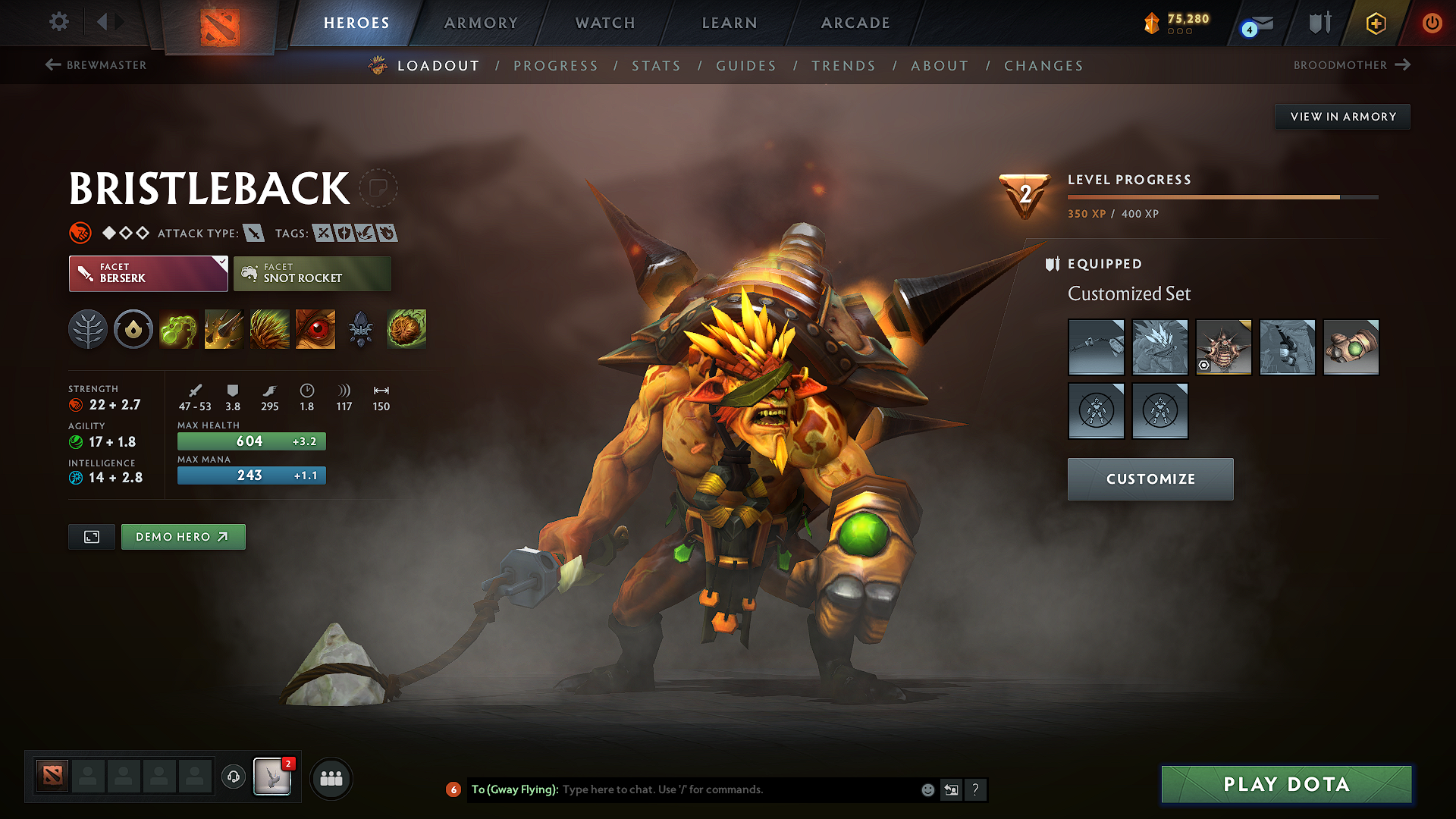Click the Warpath red eye ability icon
1456x819 pixels.
315,329
